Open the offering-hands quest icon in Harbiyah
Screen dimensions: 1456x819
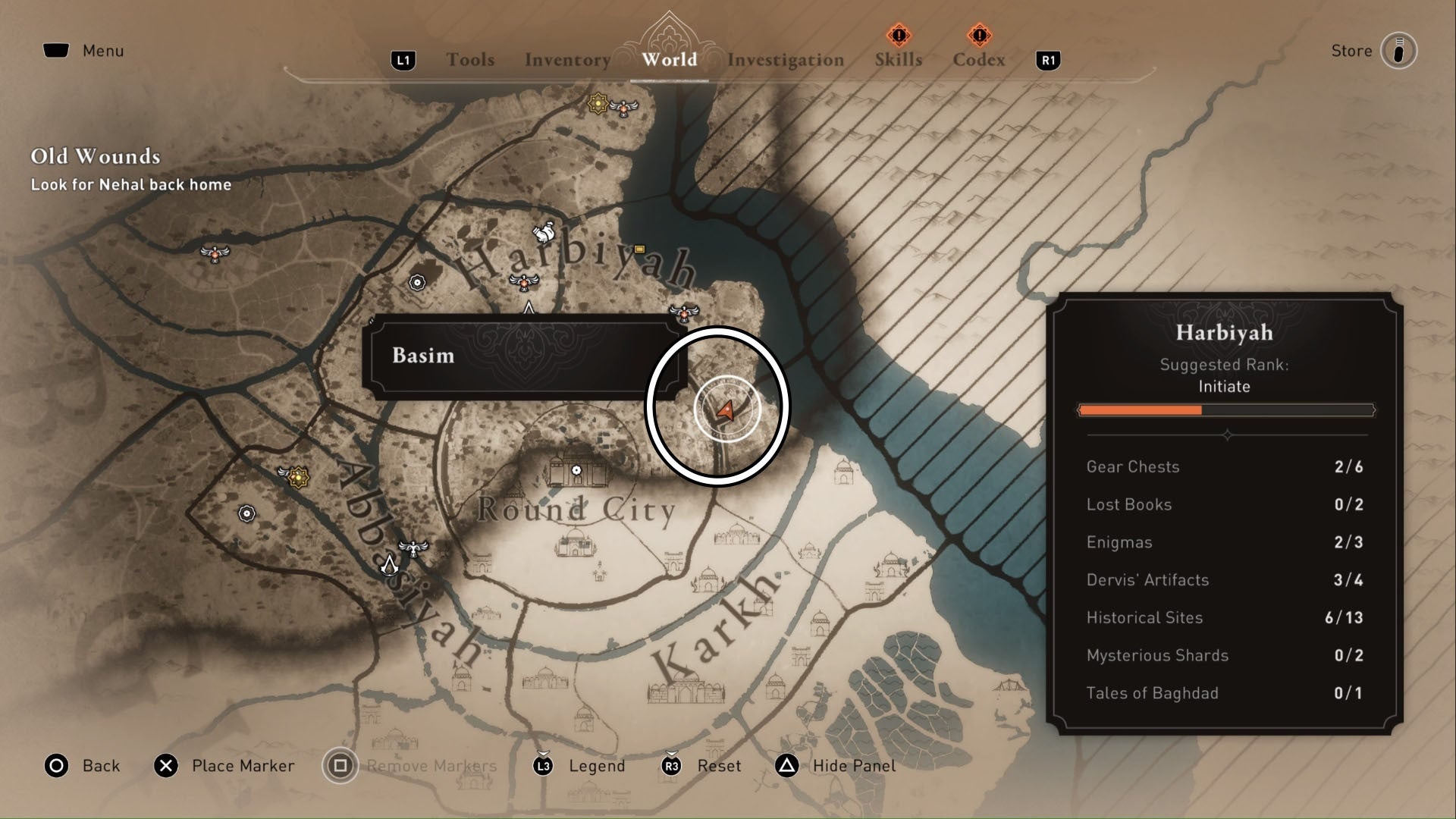pyautogui.click(x=544, y=232)
